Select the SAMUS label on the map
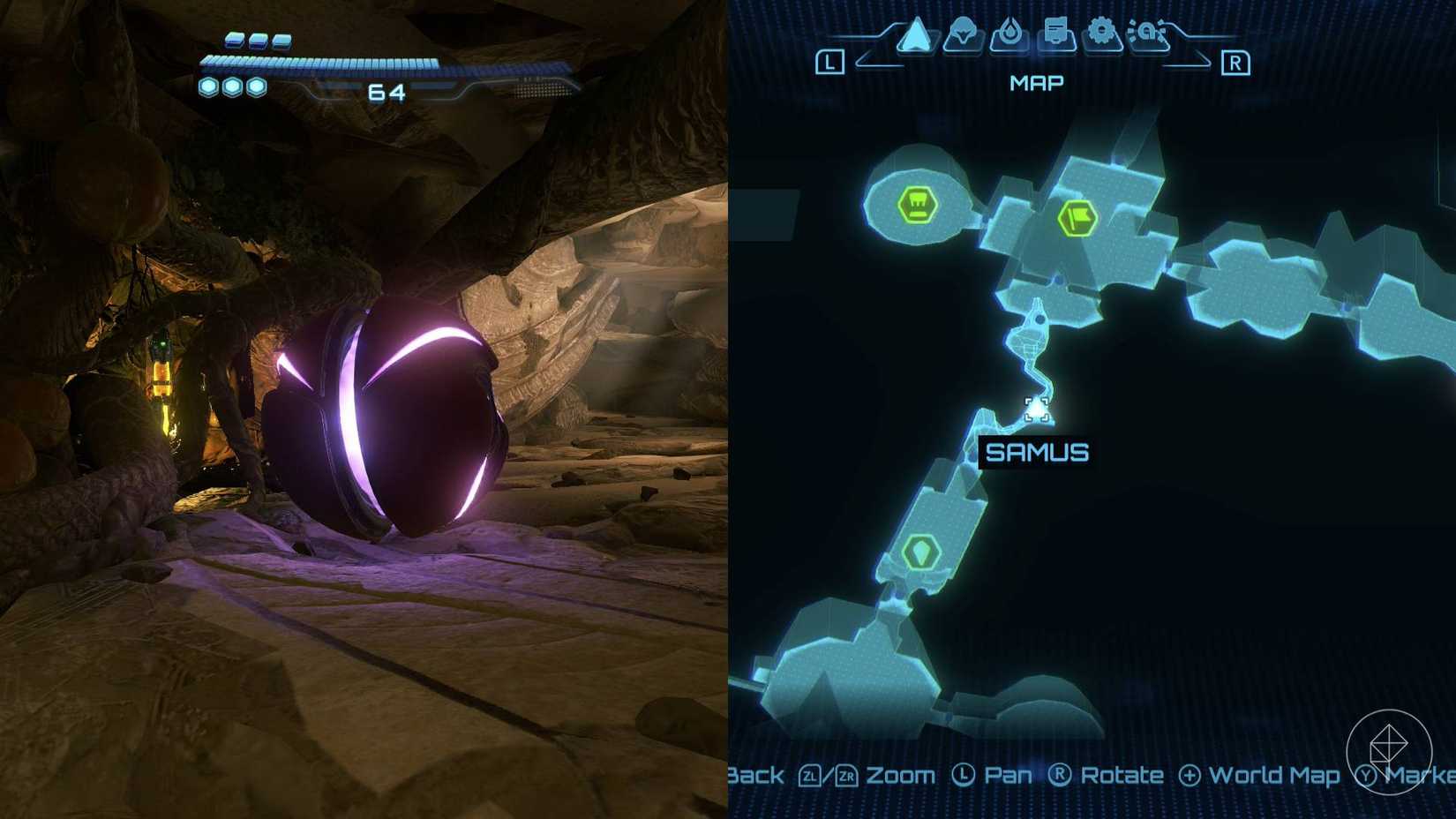Viewport: 1456px width, 819px height. click(x=1038, y=451)
